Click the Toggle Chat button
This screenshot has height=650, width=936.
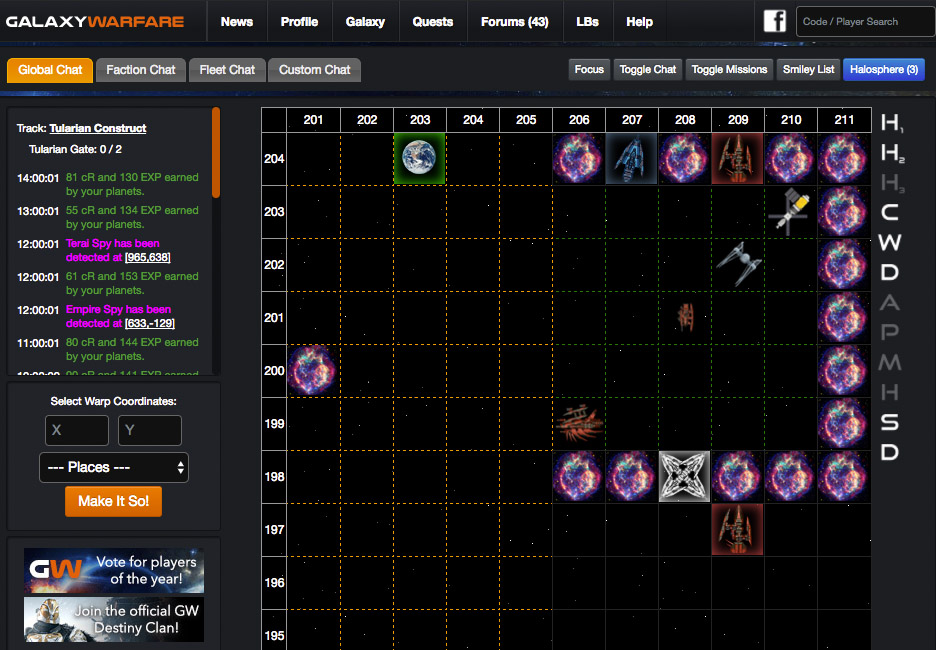(x=648, y=69)
